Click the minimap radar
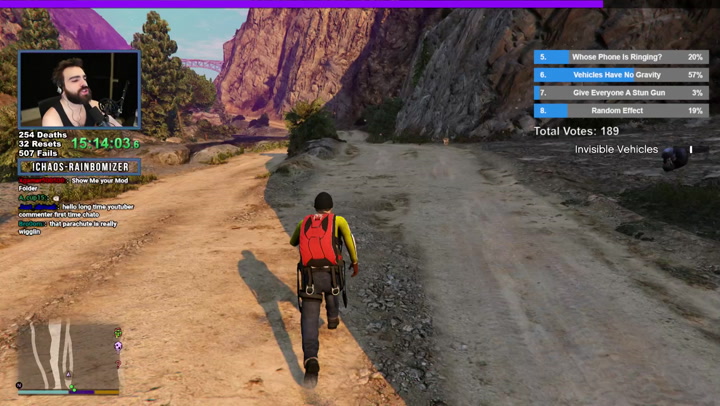The height and width of the screenshot is (406, 720). click(x=68, y=355)
